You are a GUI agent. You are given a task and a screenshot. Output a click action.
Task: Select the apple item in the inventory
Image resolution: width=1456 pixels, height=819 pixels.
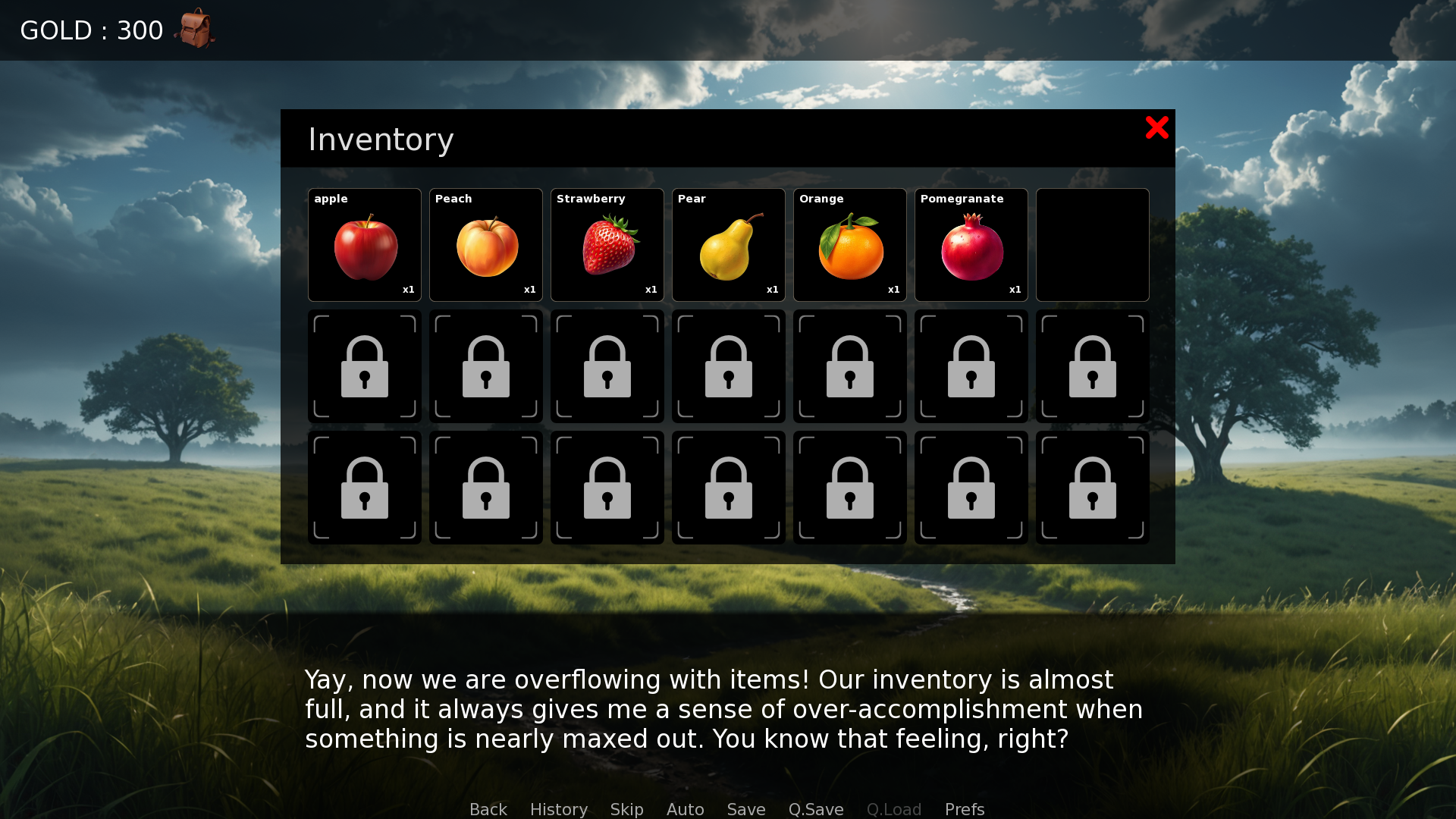pos(364,244)
